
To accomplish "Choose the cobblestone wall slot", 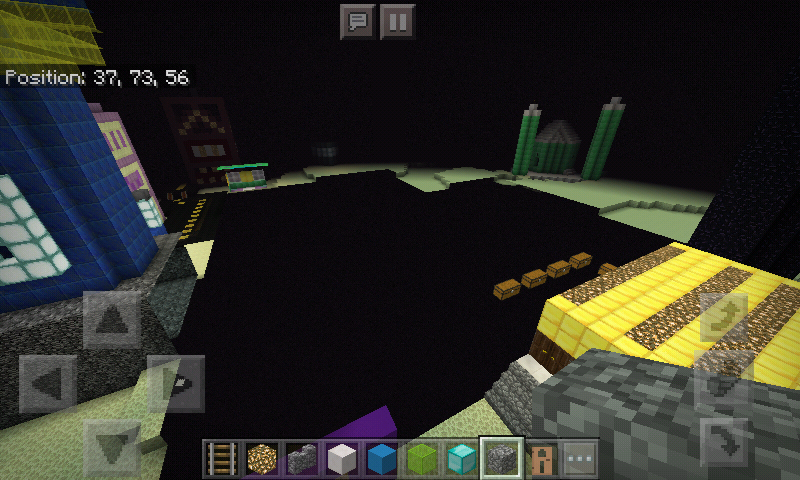I will point(302,459).
